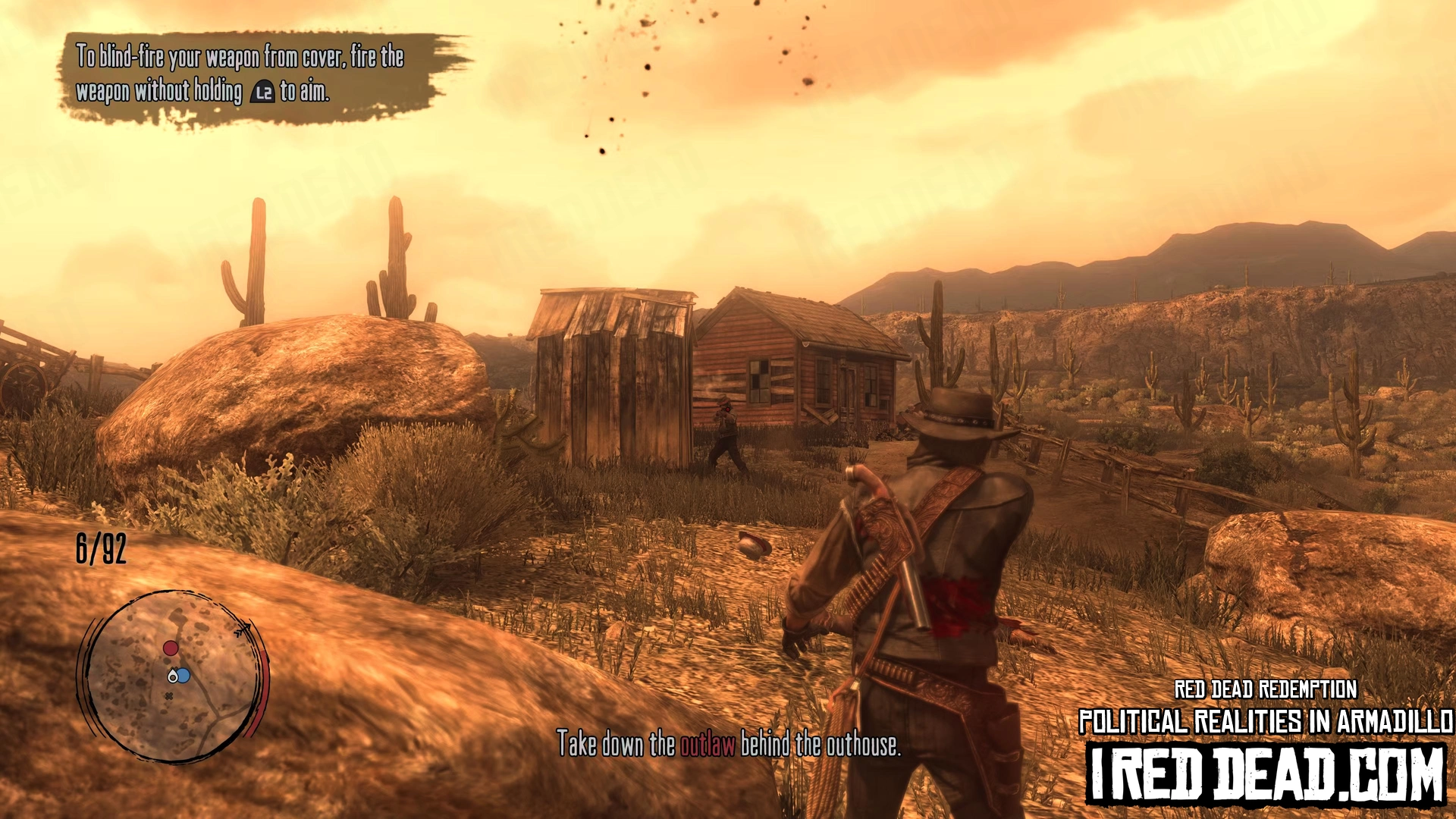This screenshot has width=1456, height=819.
Task: Click the IRED DEAD.COM watermark logo
Action: click(x=1266, y=773)
